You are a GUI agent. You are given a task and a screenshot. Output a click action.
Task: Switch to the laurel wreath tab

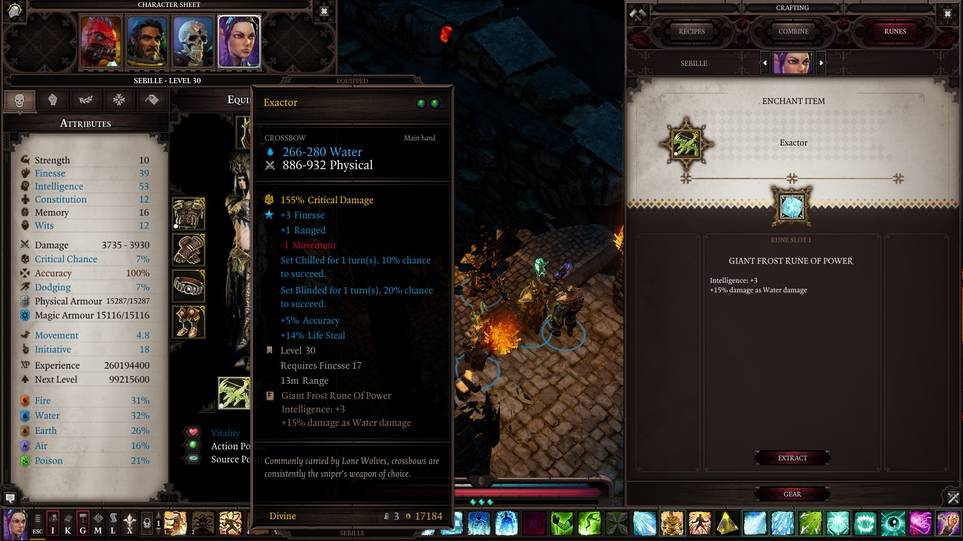tap(86, 99)
